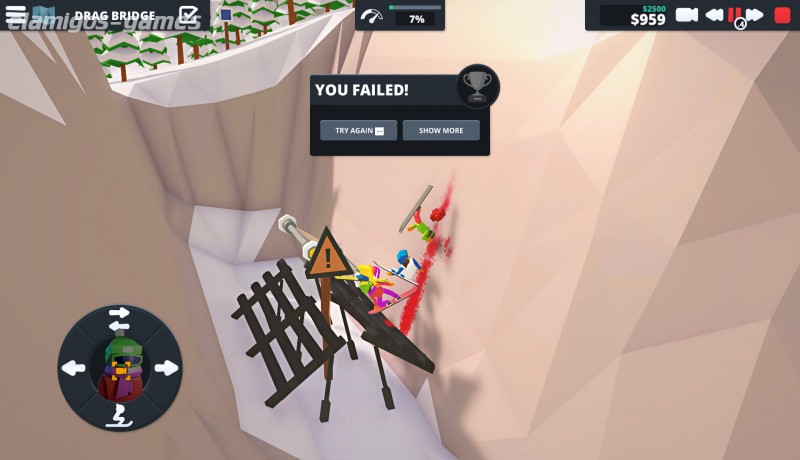Stop the simulation with the red square

(782, 15)
